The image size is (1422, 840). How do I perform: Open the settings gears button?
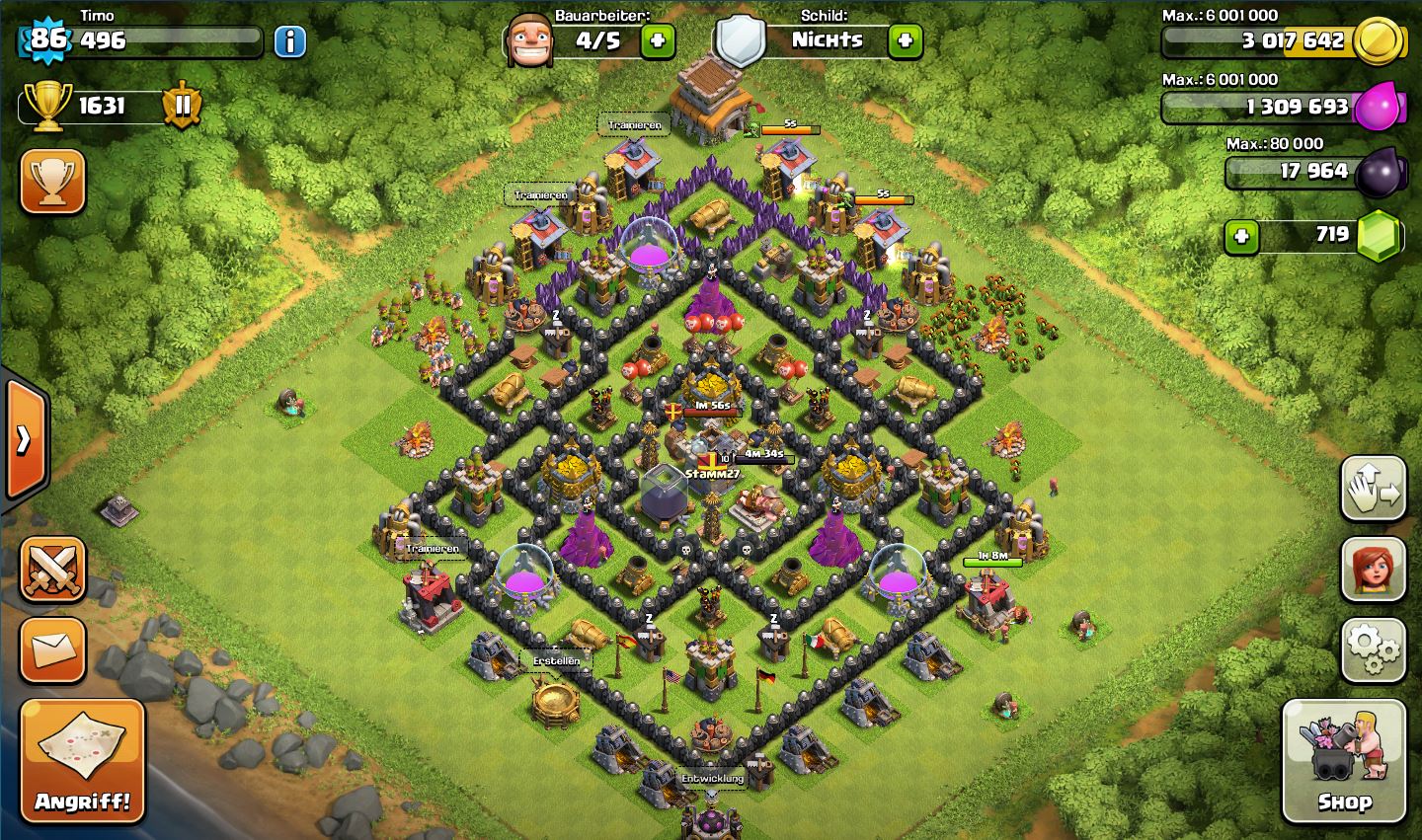tap(1373, 650)
